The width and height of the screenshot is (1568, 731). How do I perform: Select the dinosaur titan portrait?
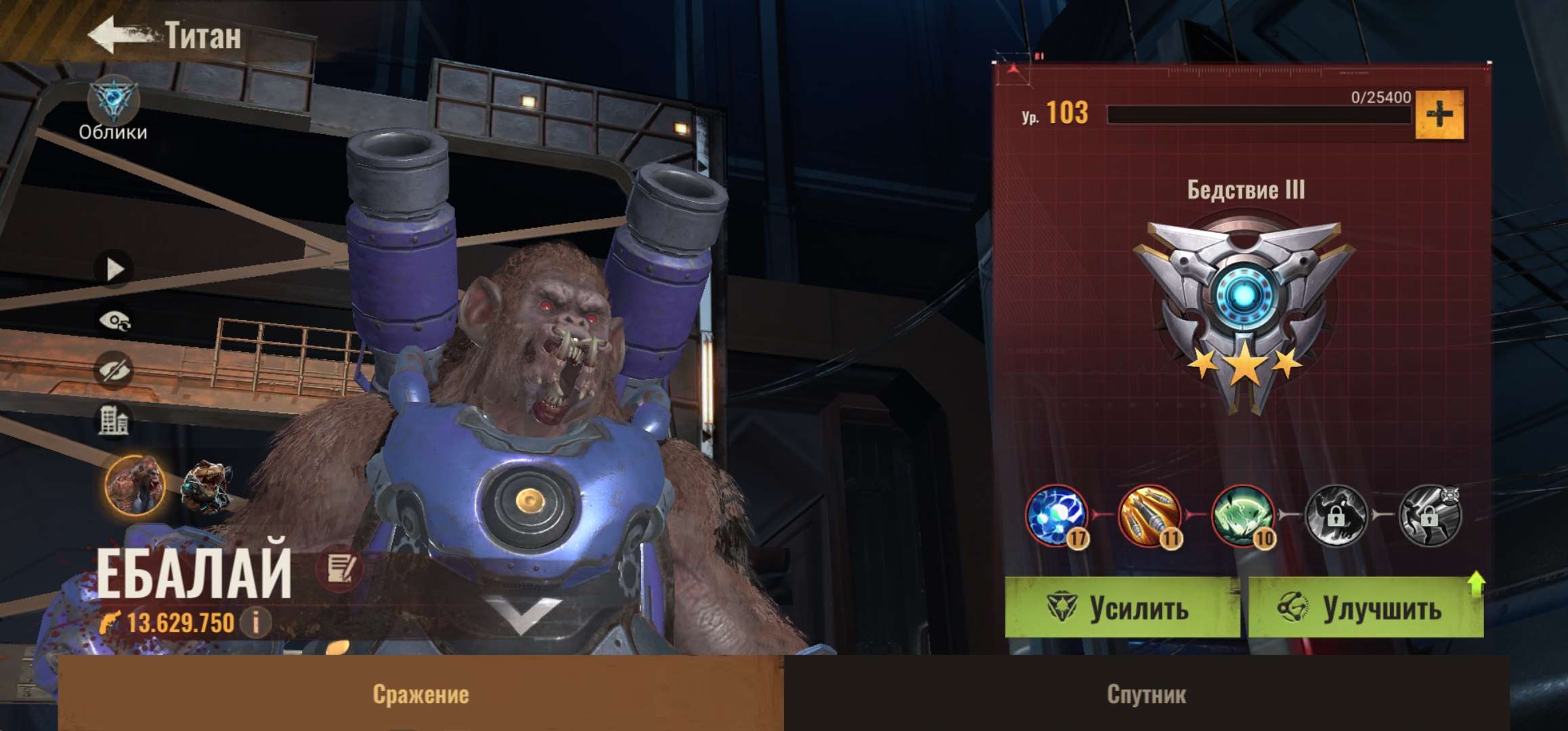point(206,485)
